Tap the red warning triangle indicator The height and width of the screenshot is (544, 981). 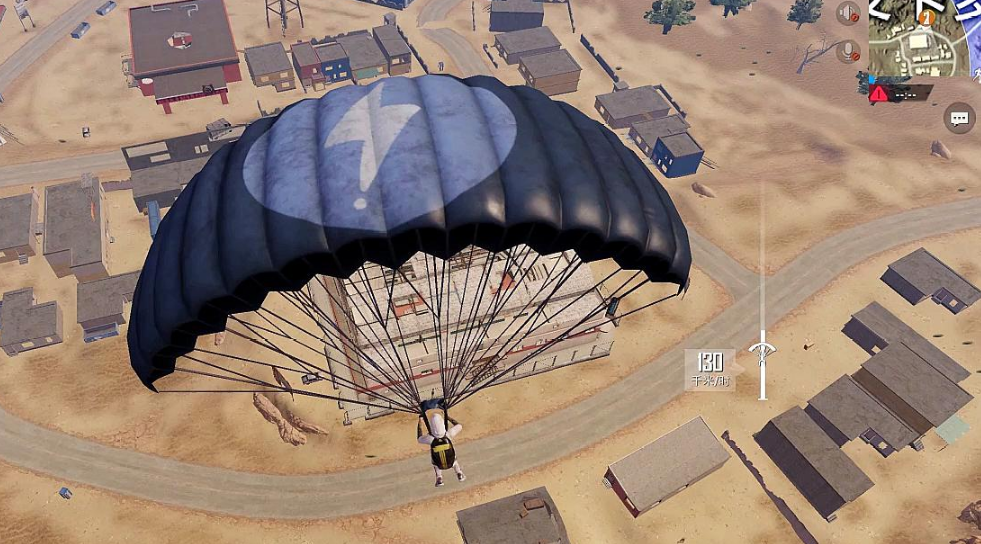pos(878,94)
